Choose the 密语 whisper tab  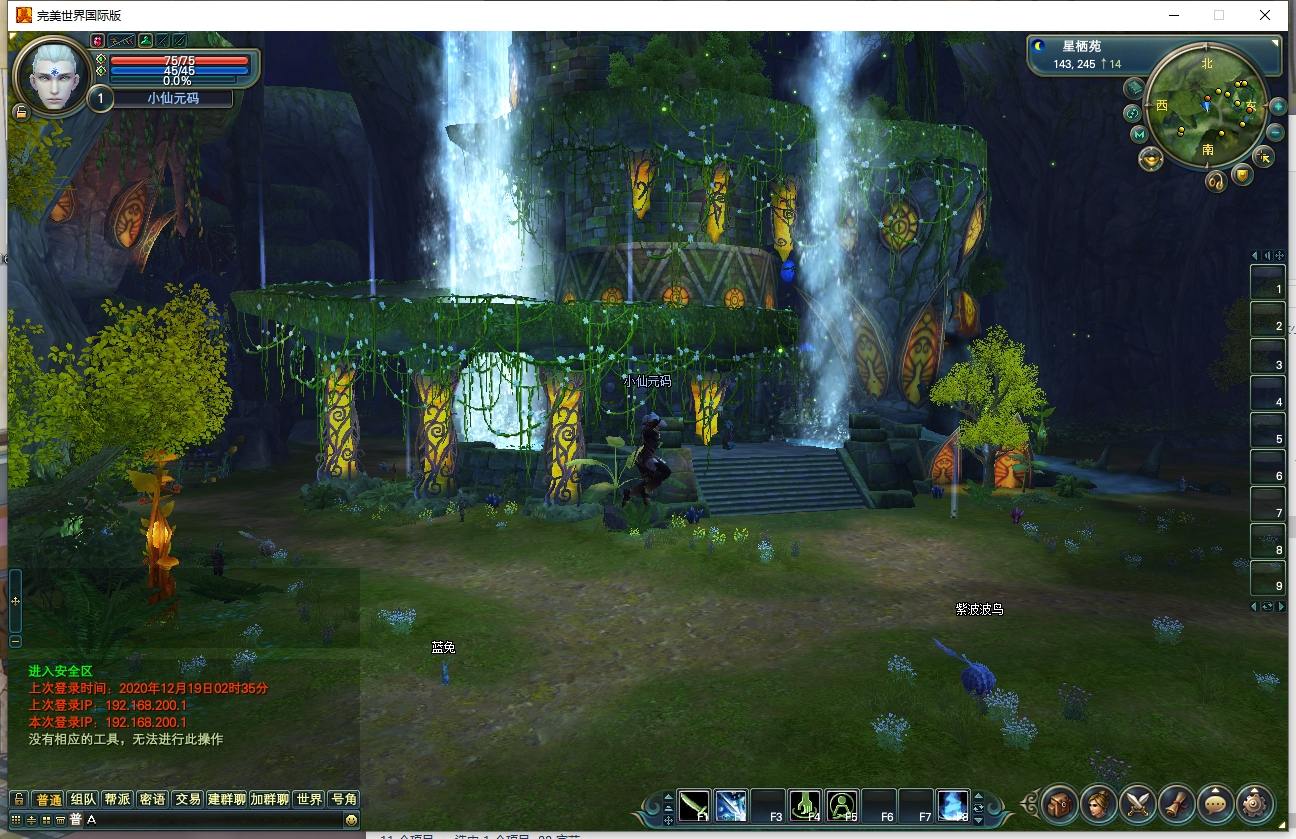click(152, 799)
